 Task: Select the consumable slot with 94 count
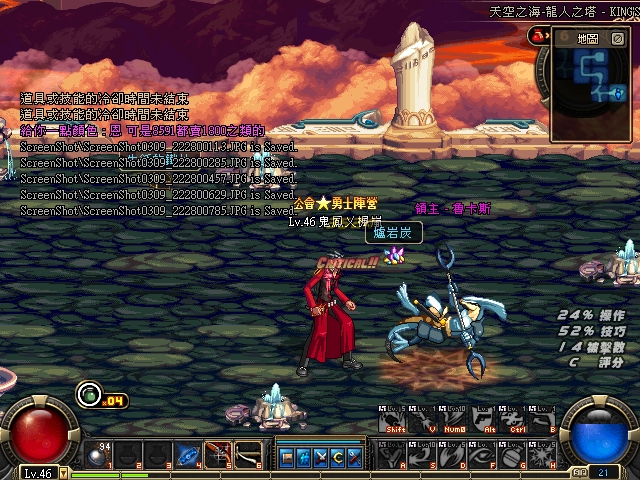(98, 455)
